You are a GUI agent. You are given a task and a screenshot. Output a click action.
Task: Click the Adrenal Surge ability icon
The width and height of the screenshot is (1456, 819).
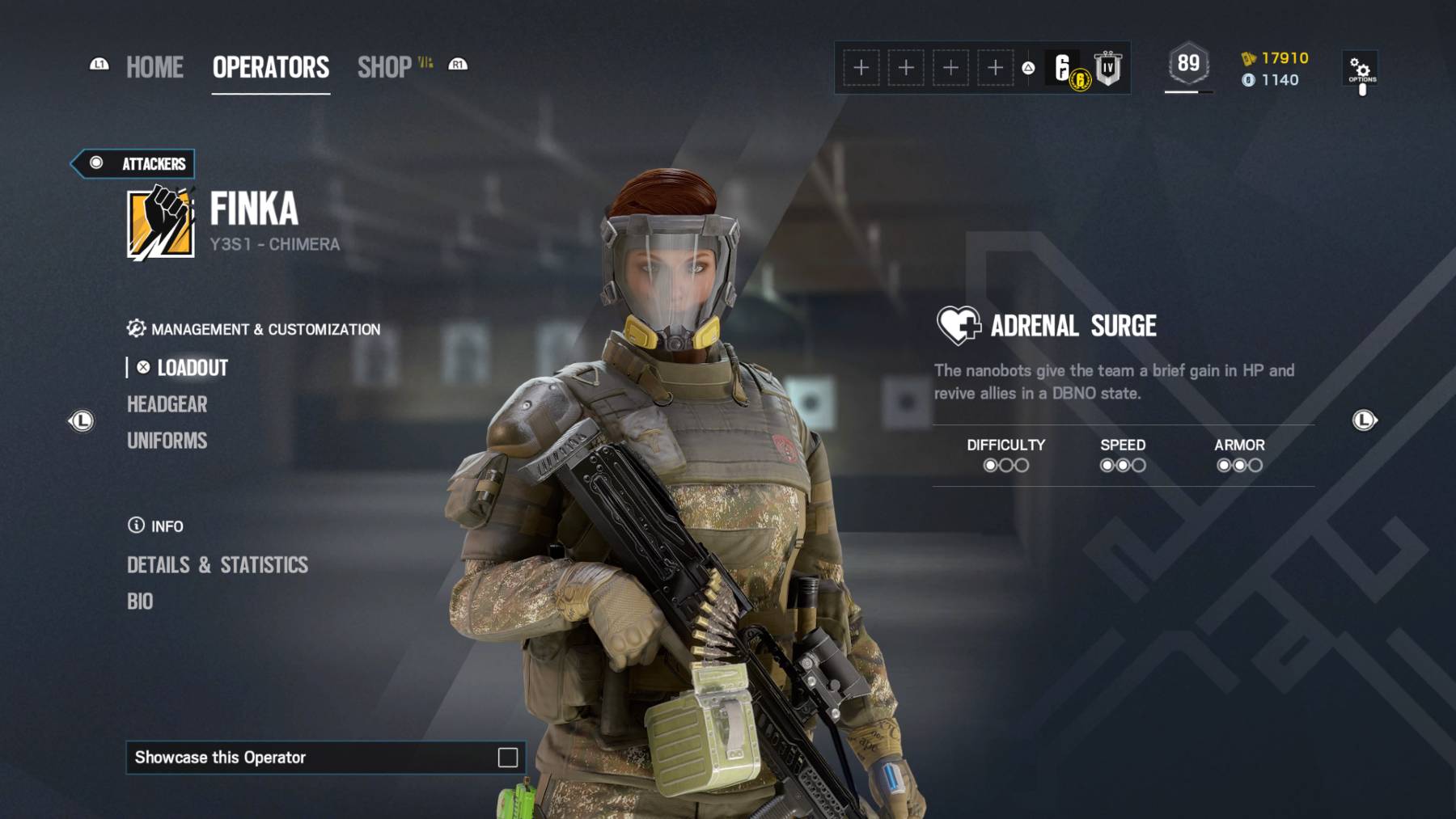[x=959, y=325]
